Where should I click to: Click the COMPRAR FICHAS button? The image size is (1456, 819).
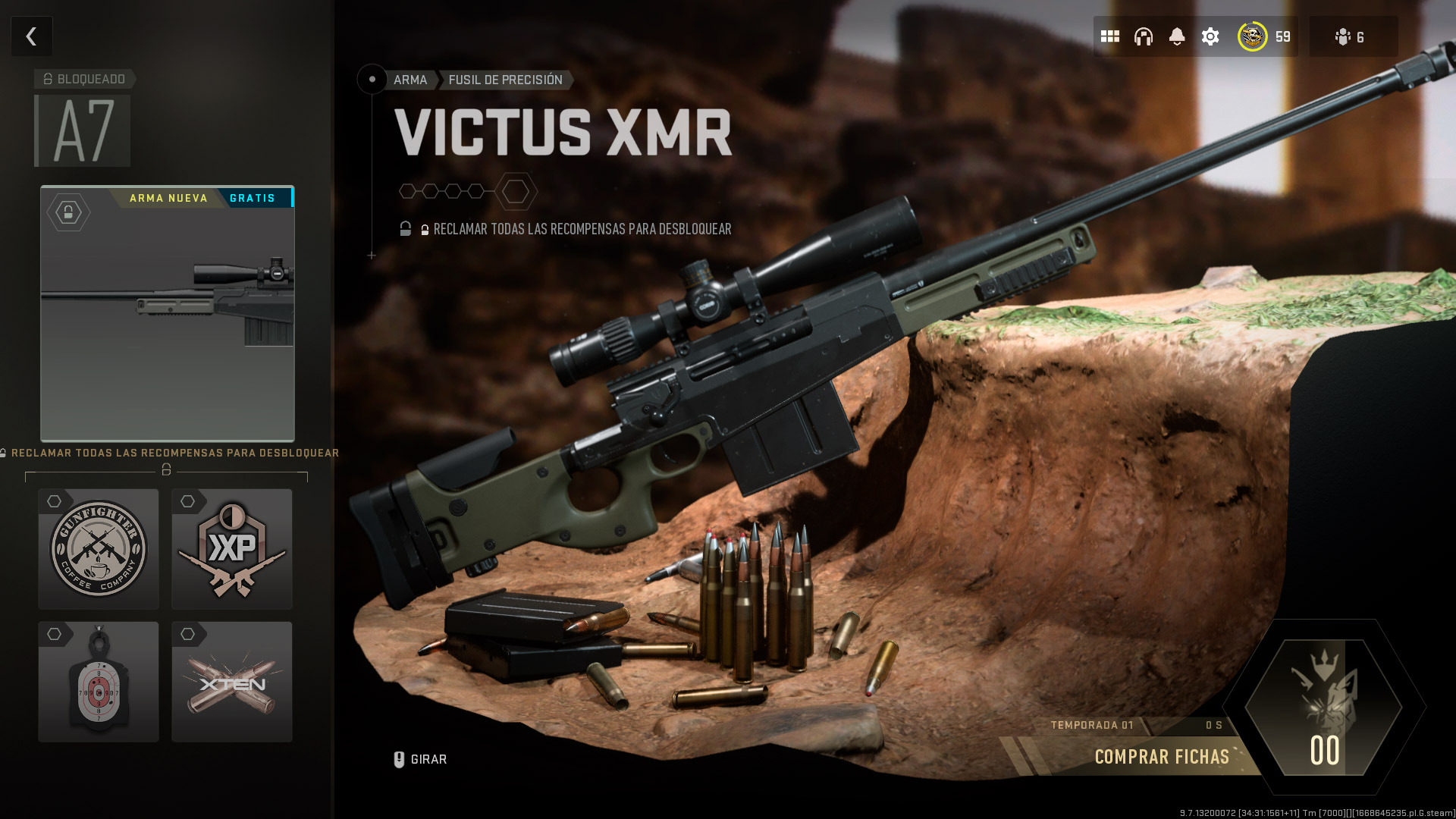click(x=1162, y=756)
